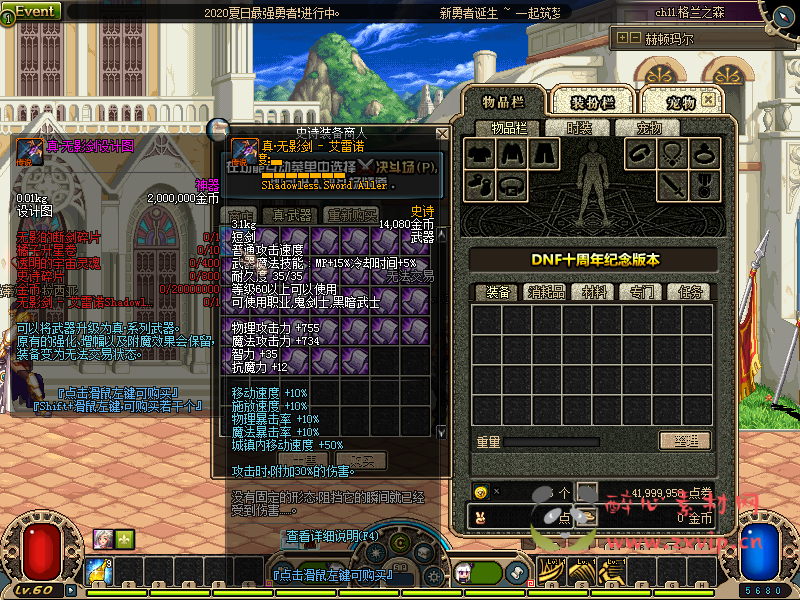Open the Event button
This screenshot has height=600, width=800.
[31, 11]
